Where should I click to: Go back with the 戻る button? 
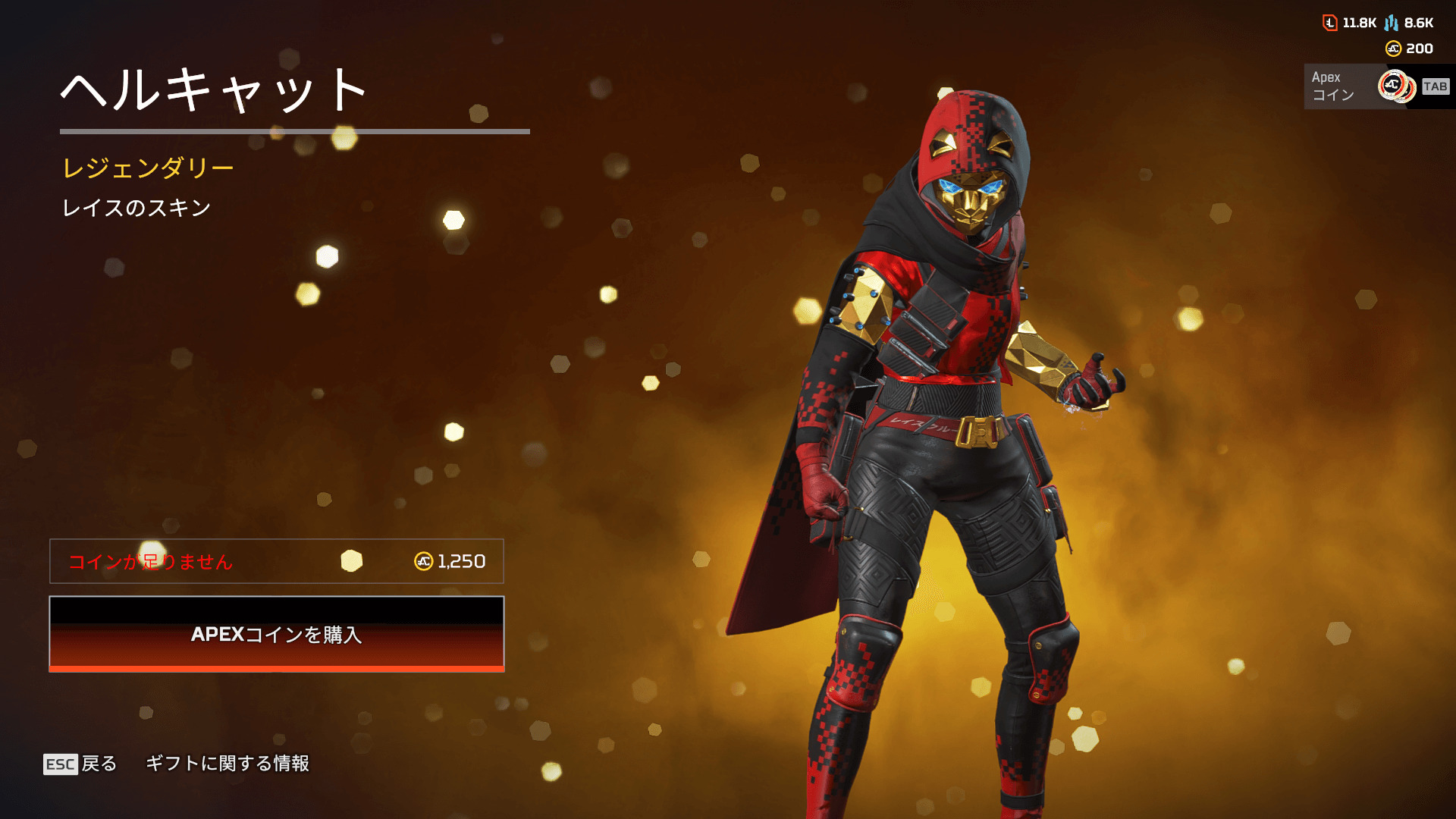80,764
